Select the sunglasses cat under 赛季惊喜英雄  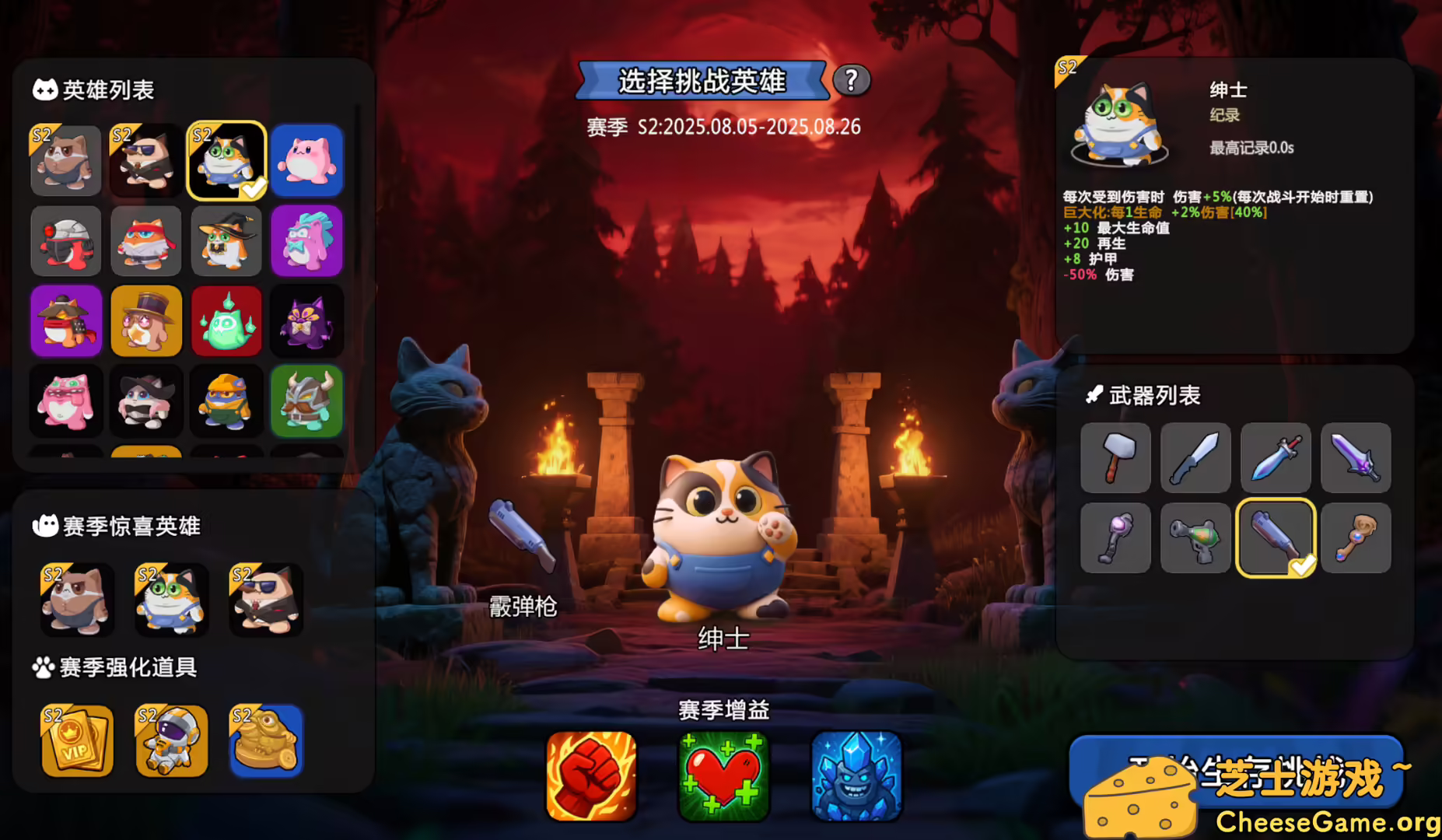[264, 600]
